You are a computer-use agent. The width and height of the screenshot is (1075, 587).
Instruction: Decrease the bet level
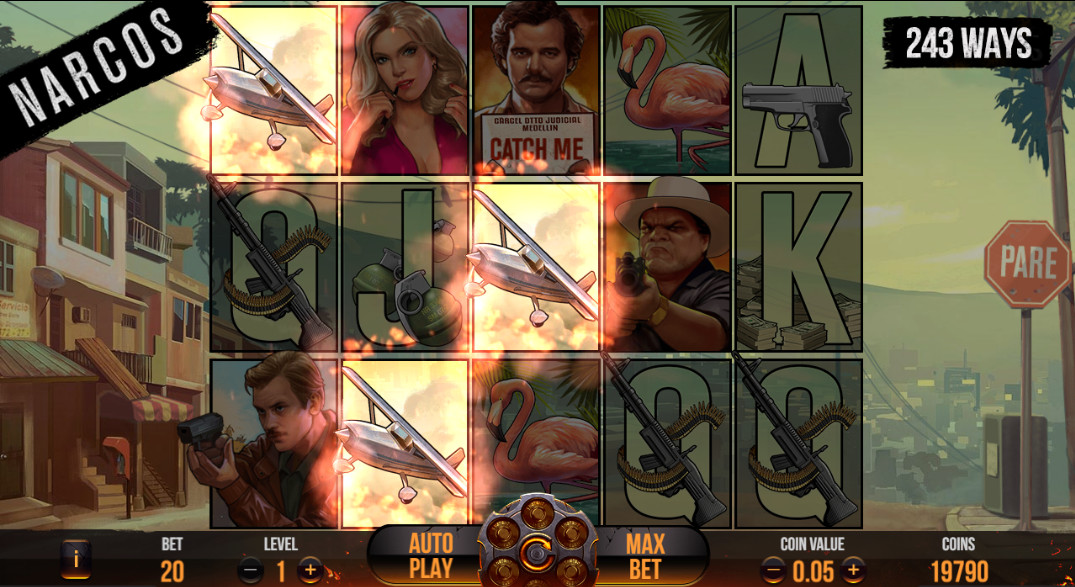pyautogui.click(x=251, y=571)
